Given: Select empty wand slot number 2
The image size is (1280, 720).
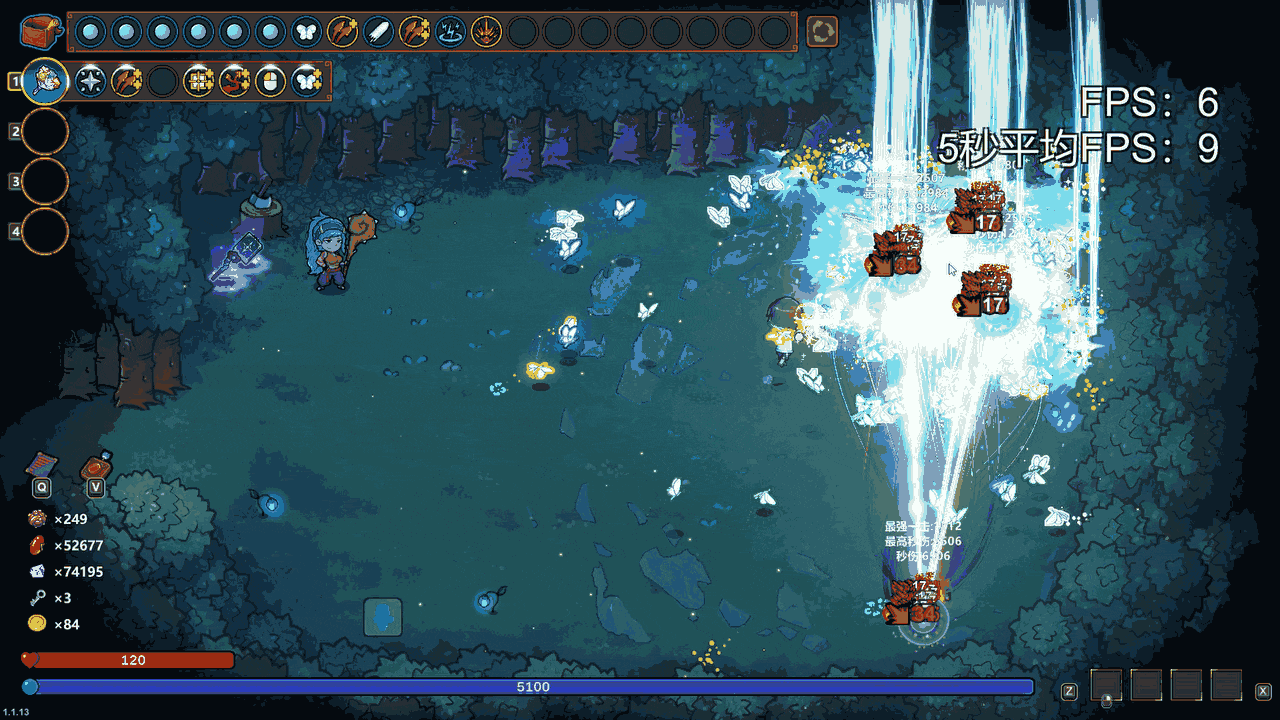Looking at the screenshot, I should point(45,131).
